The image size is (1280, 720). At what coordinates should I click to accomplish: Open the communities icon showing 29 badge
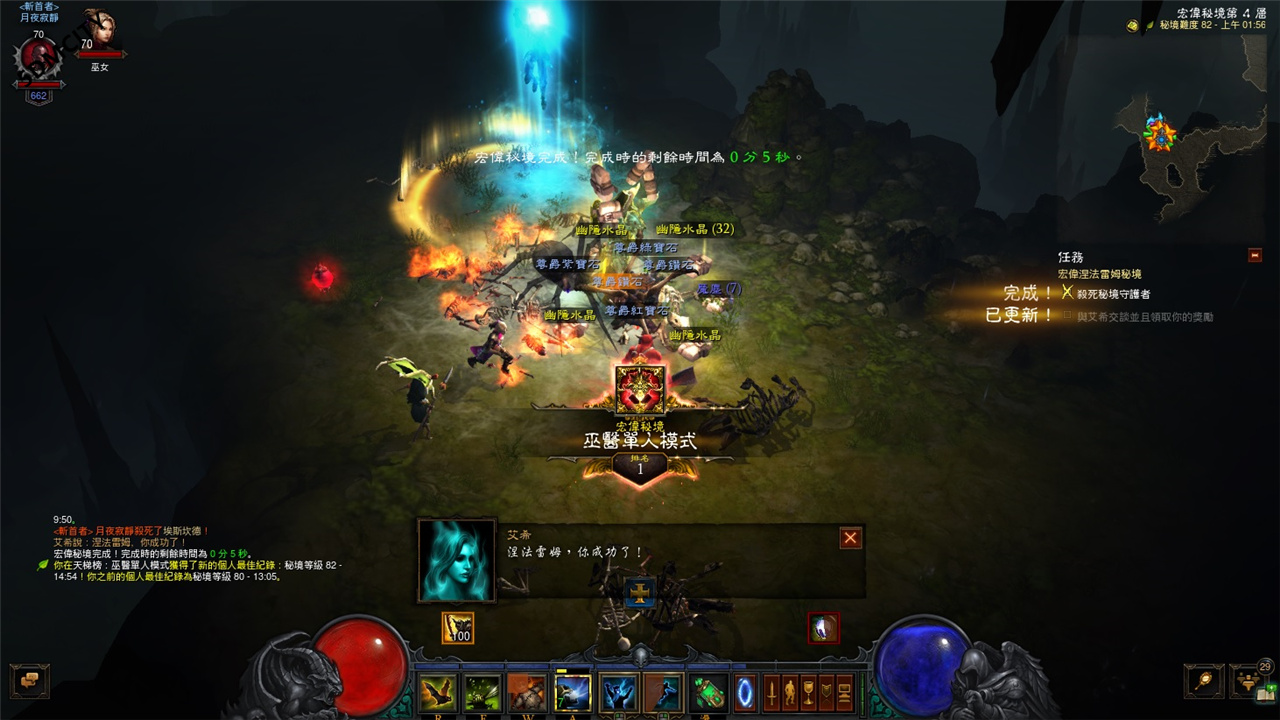click(x=1247, y=681)
